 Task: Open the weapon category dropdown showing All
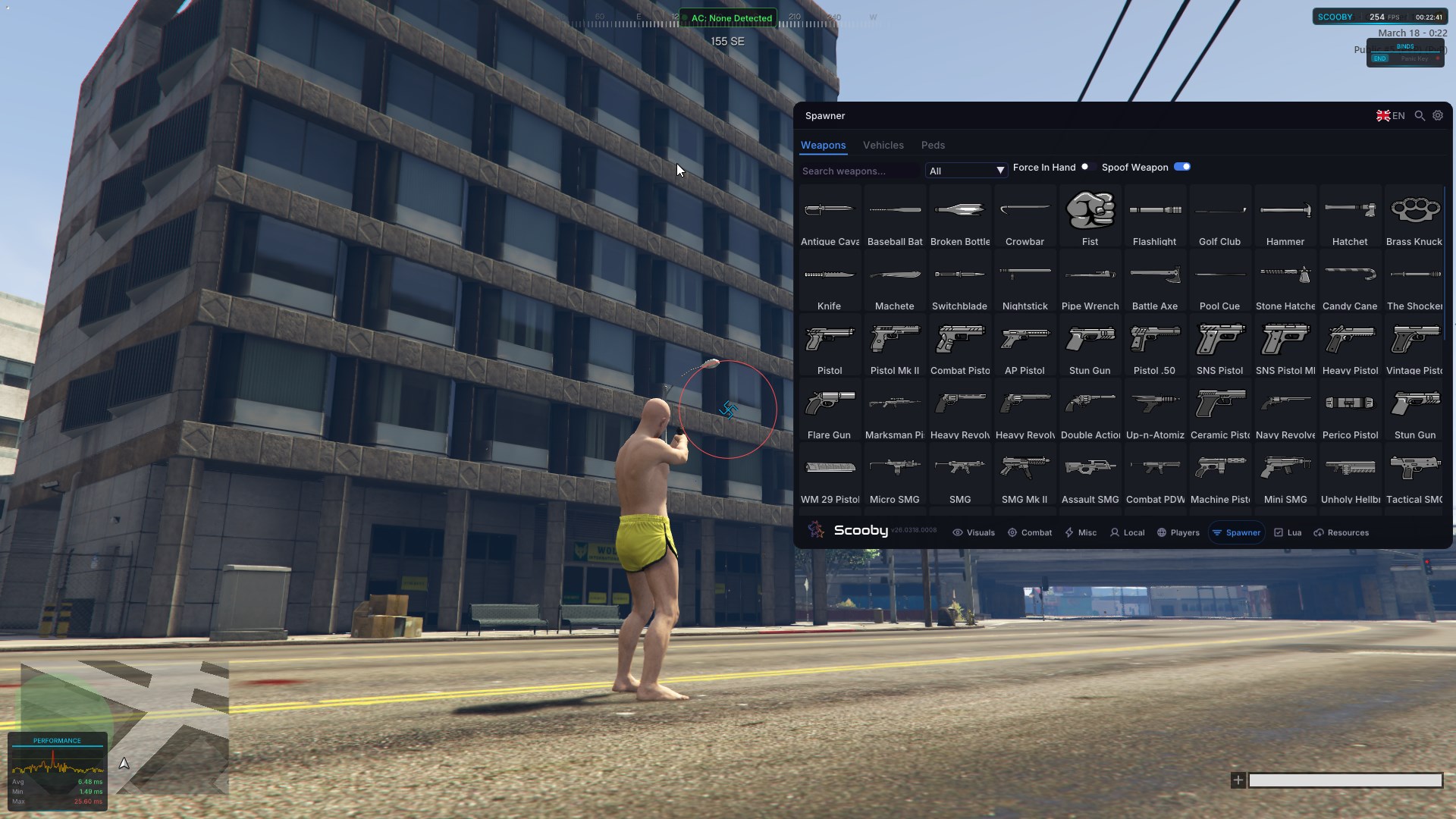(965, 171)
